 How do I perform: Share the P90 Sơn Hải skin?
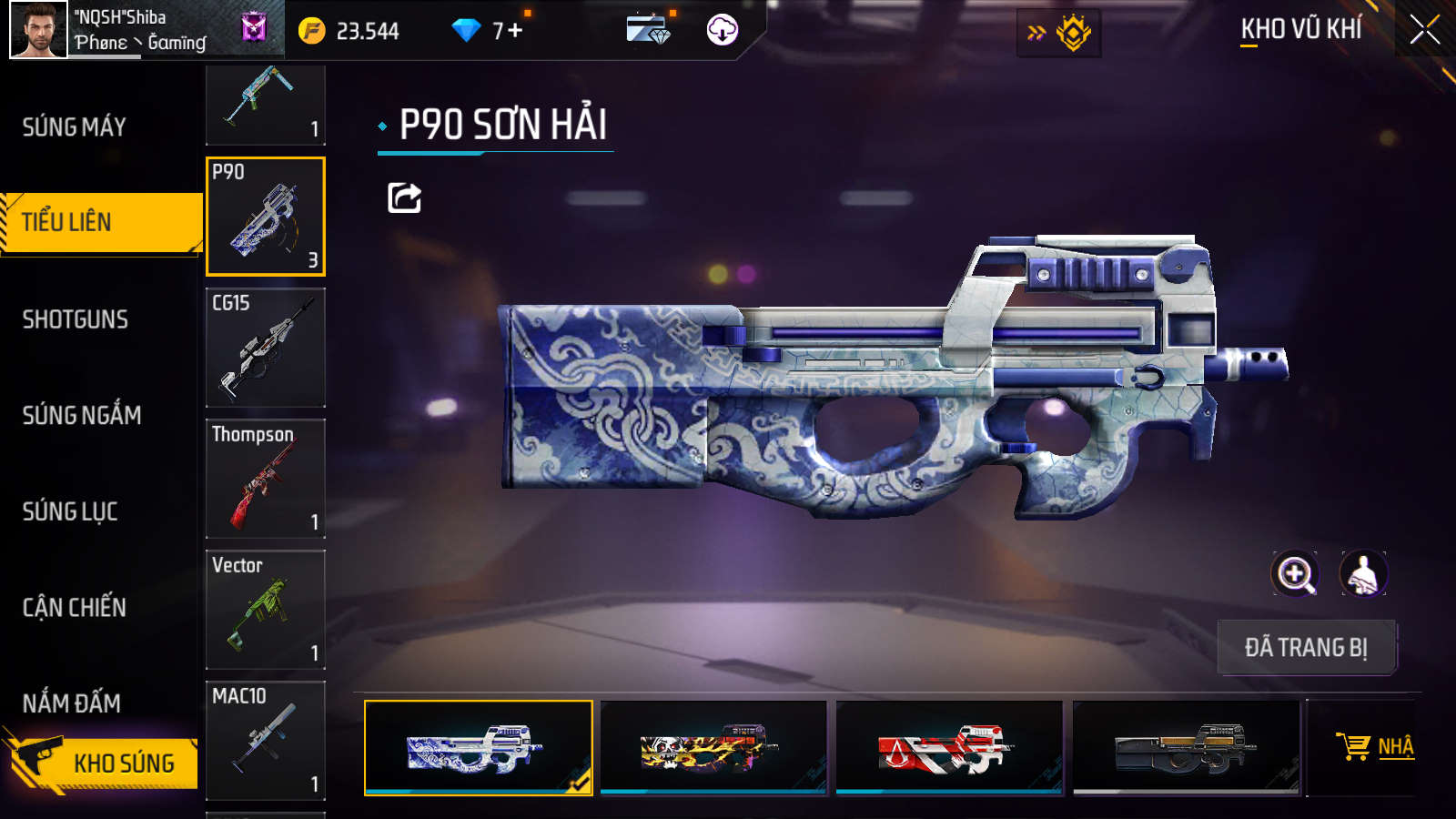404,197
